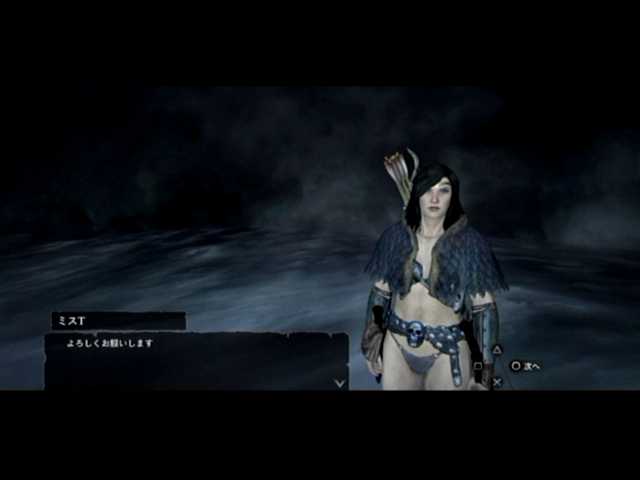
Task: Click the よろしくお願いします dialogue box
Action: [x=196, y=360]
